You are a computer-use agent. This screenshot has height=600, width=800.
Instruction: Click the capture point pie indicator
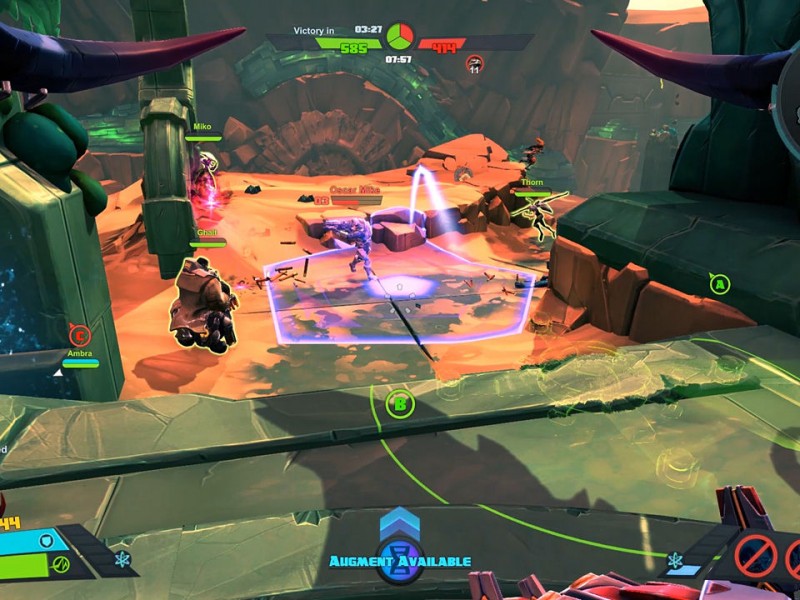tap(399, 37)
